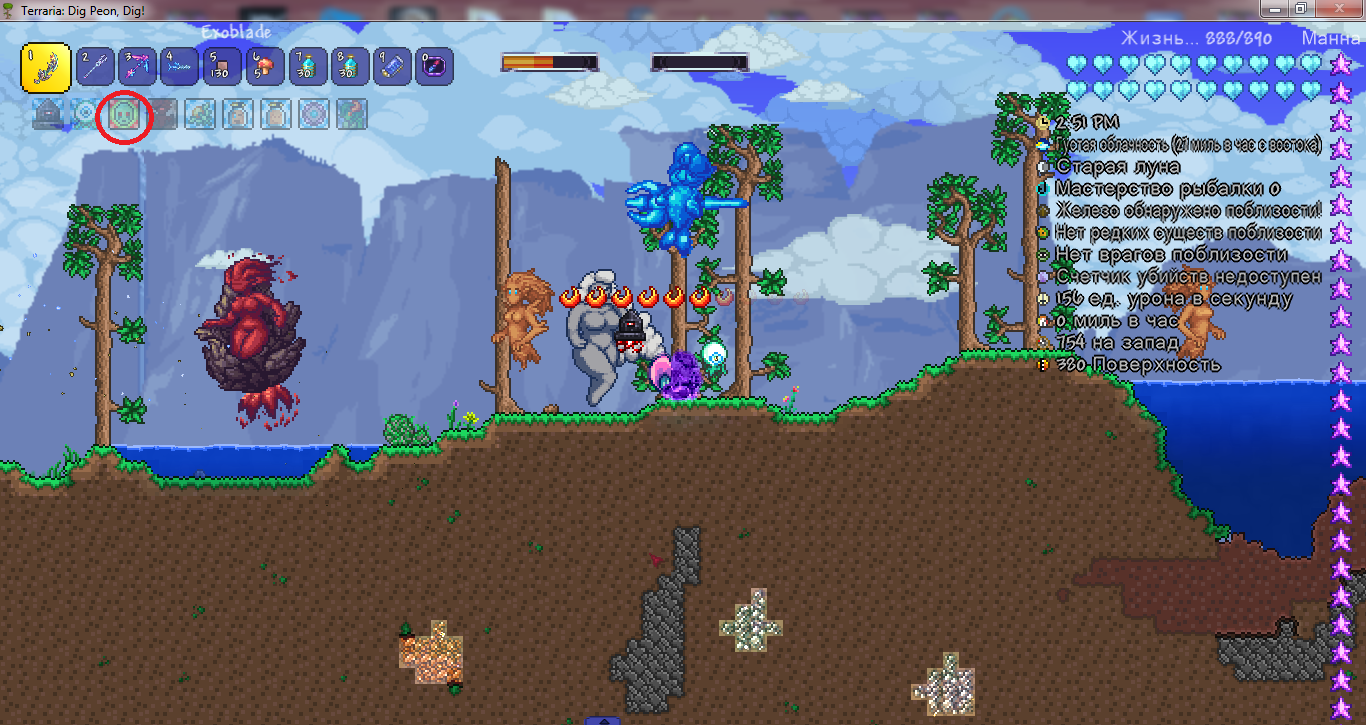Viewport: 1366px width, 725px height.
Task: Select the trident weapon in hotbar slot 2
Action: 93,65
